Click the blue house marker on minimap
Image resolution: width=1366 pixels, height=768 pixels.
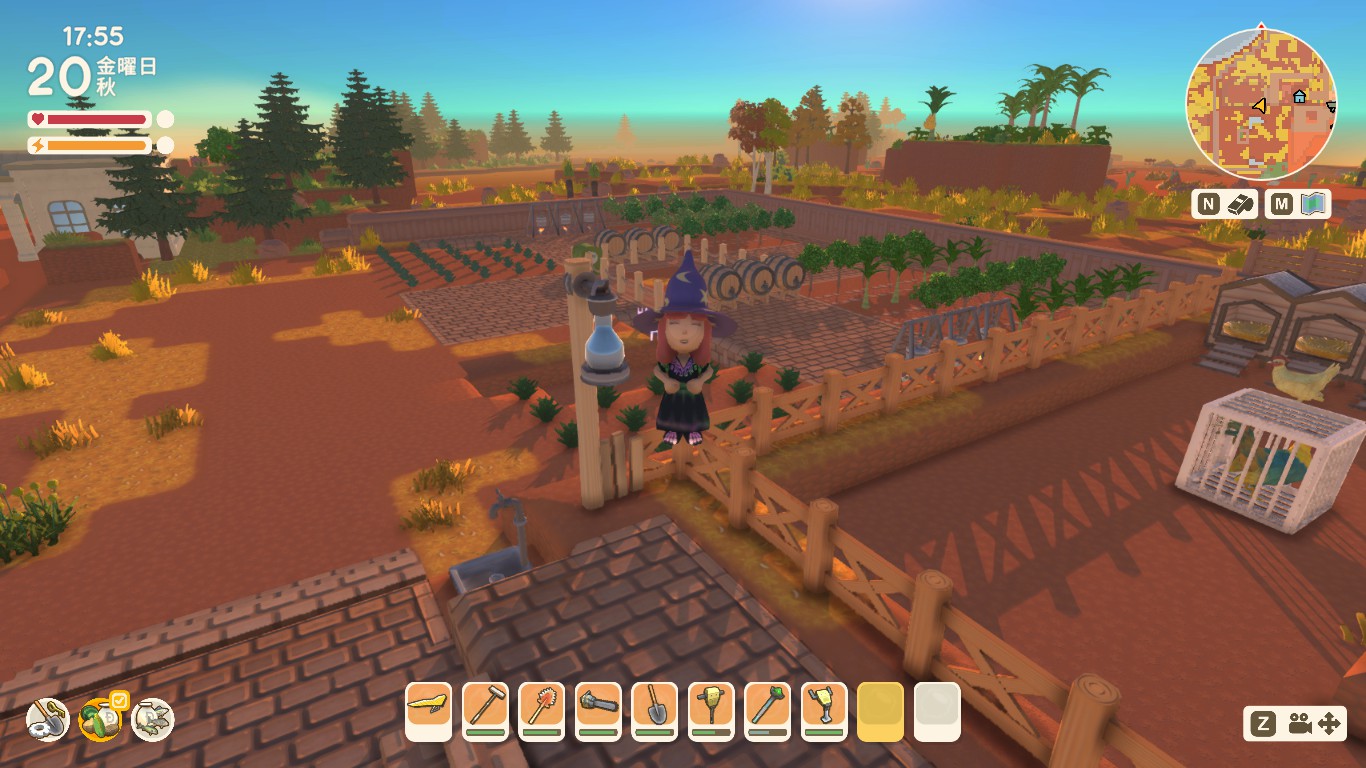click(x=1299, y=97)
